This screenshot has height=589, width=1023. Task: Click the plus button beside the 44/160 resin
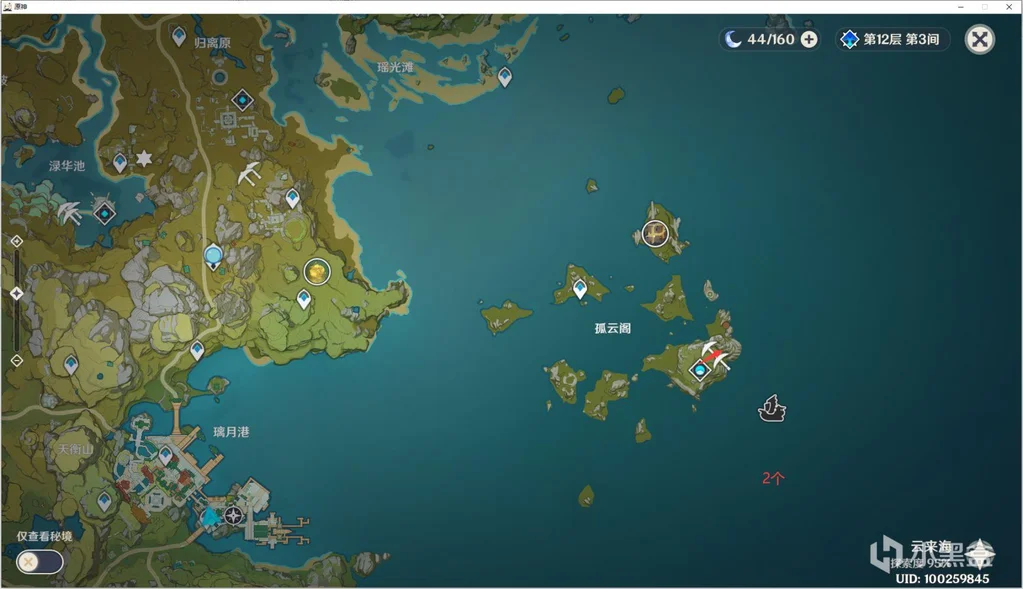point(809,39)
